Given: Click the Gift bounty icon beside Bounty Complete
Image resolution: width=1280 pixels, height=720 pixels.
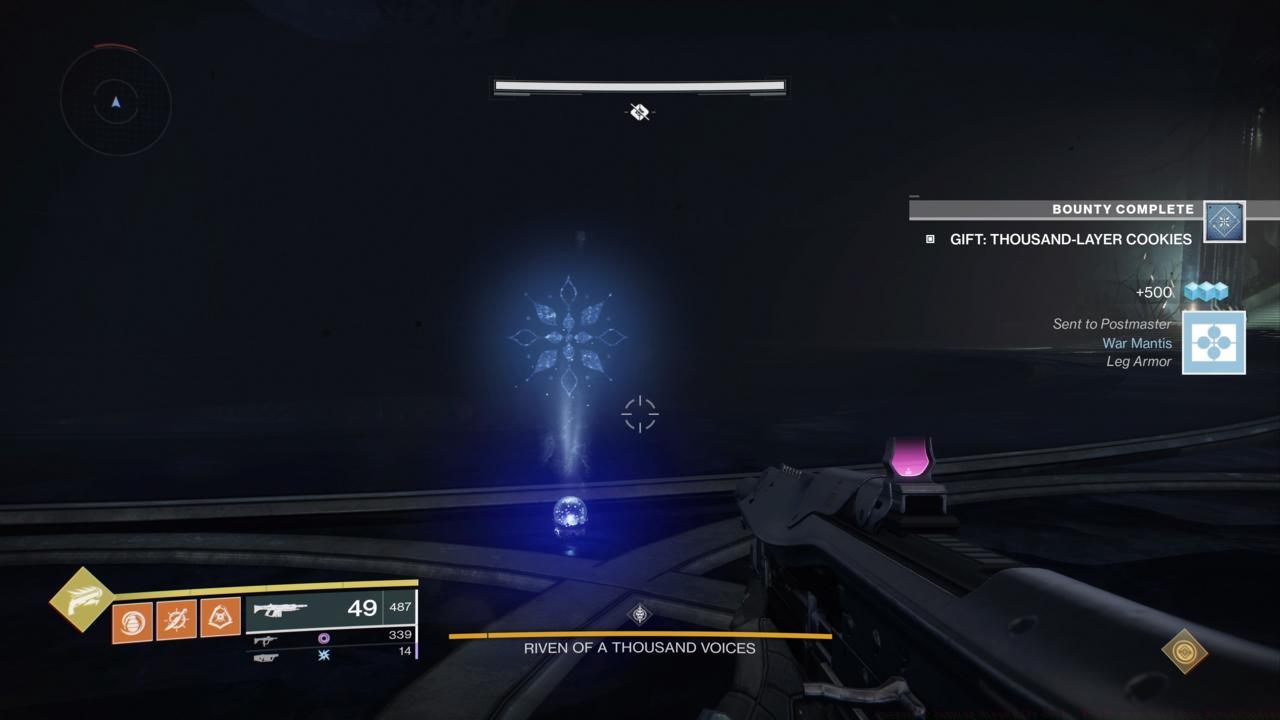Looking at the screenshot, I should click(x=1224, y=221).
